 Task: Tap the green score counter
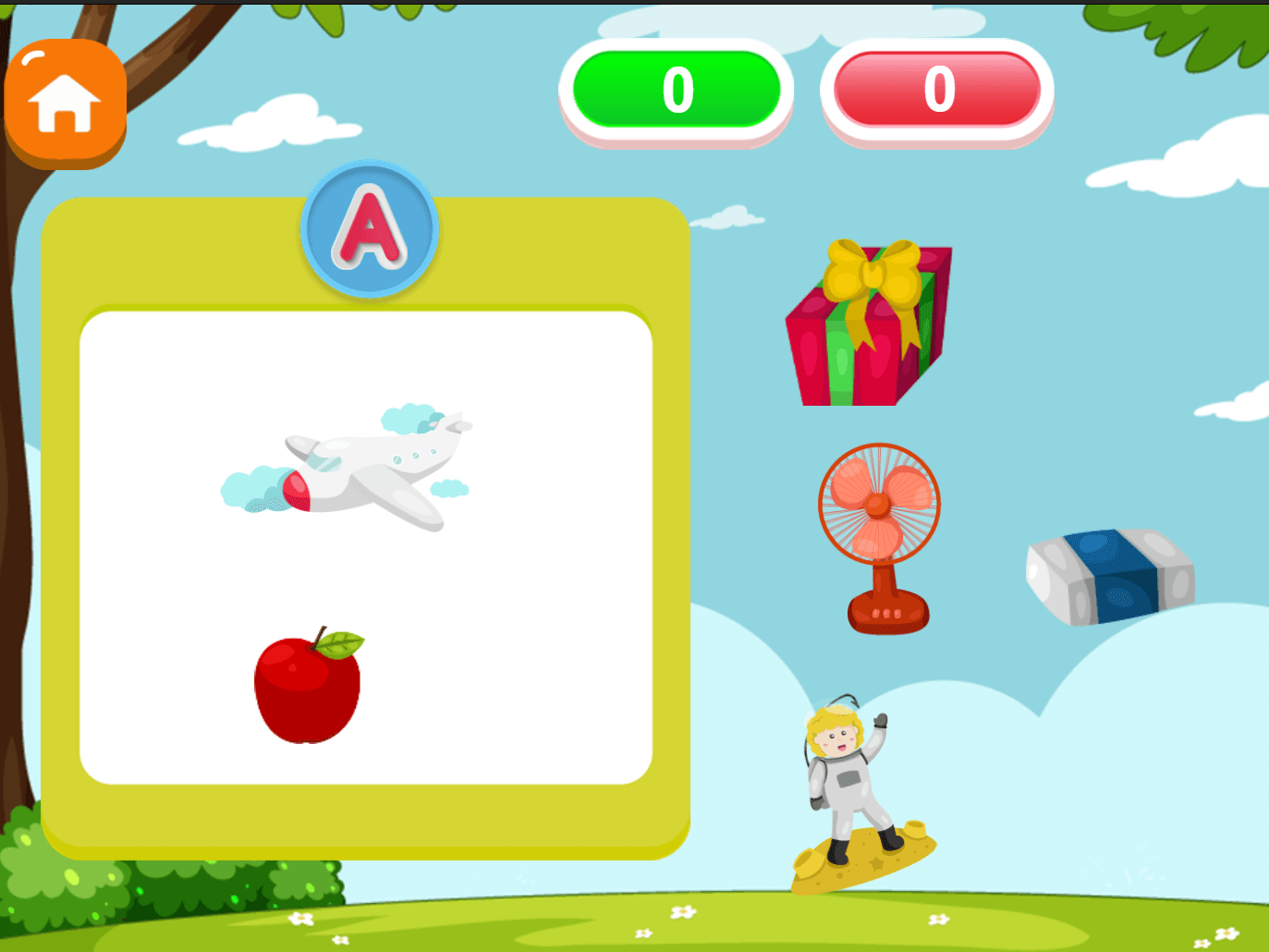pyautogui.click(x=676, y=88)
